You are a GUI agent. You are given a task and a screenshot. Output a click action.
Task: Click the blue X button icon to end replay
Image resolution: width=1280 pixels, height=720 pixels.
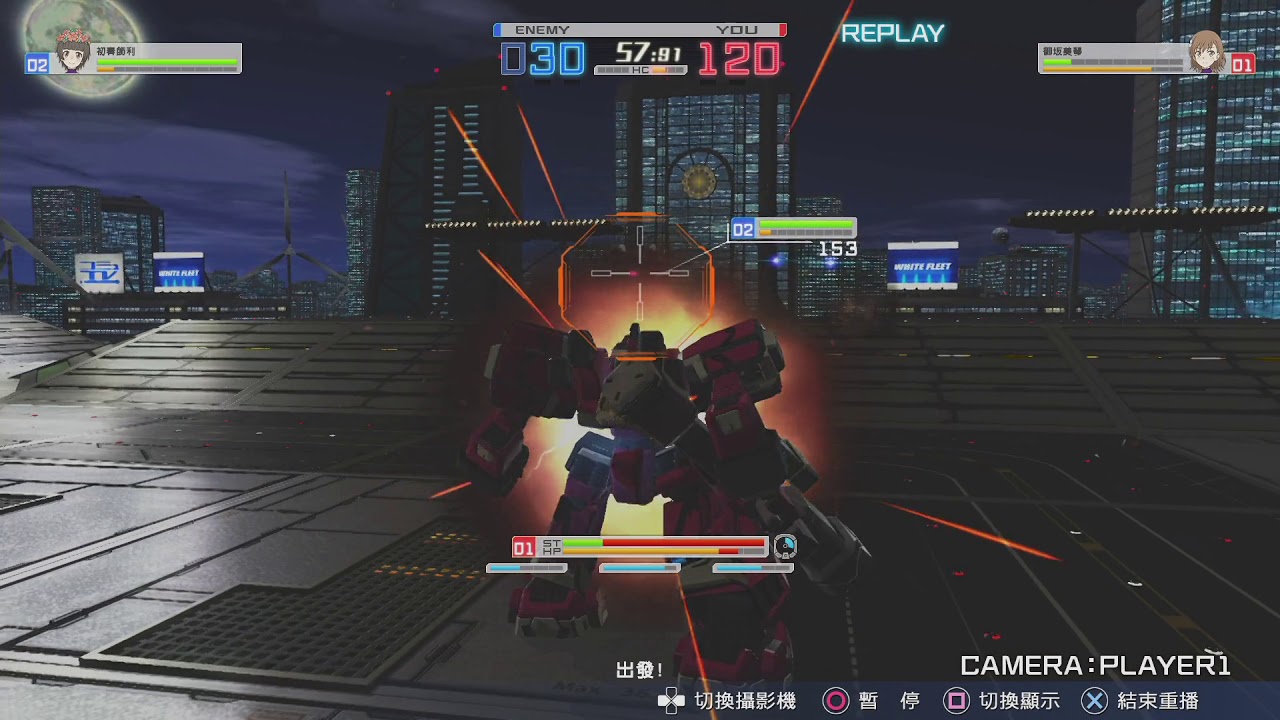1097,702
